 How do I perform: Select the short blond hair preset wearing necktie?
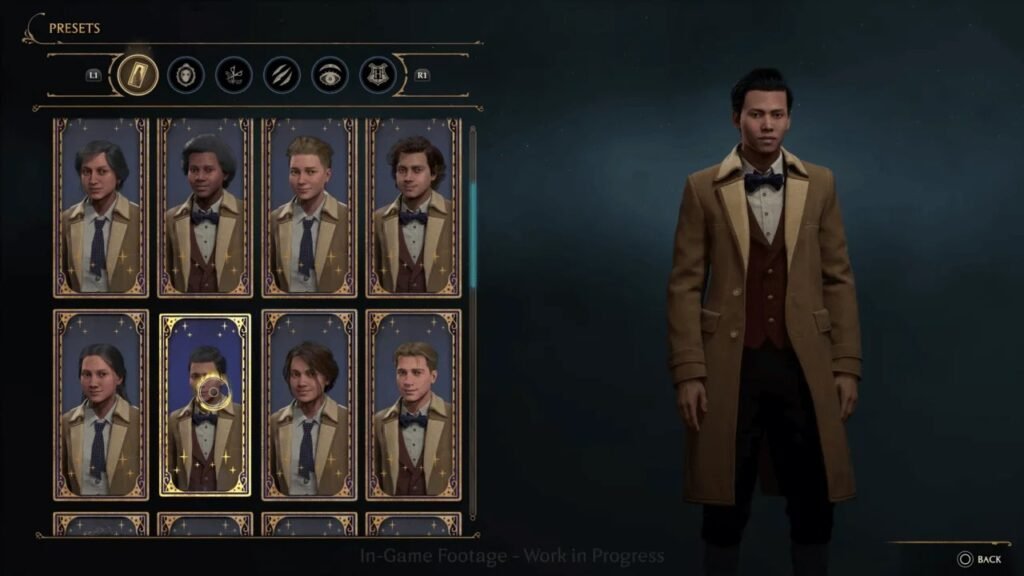pyautogui.click(x=309, y=207)
